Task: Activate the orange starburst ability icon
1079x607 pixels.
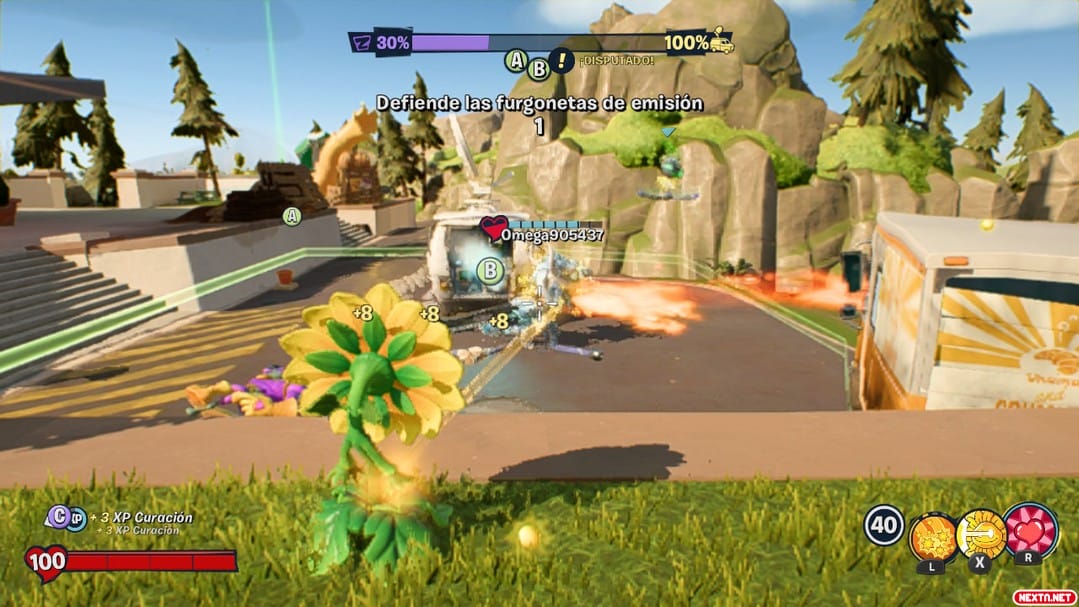Action: coord(933,536)
